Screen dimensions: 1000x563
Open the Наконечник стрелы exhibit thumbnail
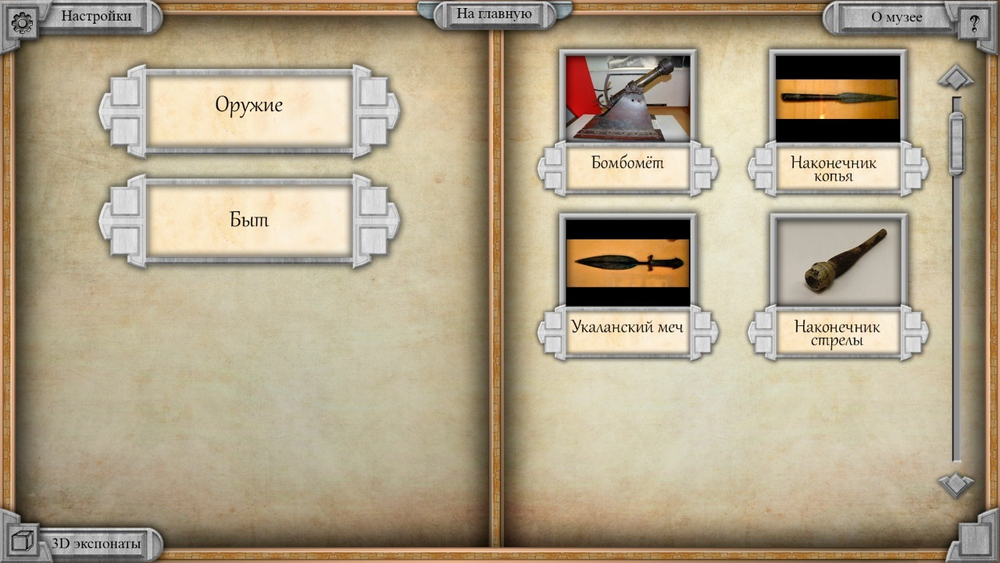[x=838, y=262]
